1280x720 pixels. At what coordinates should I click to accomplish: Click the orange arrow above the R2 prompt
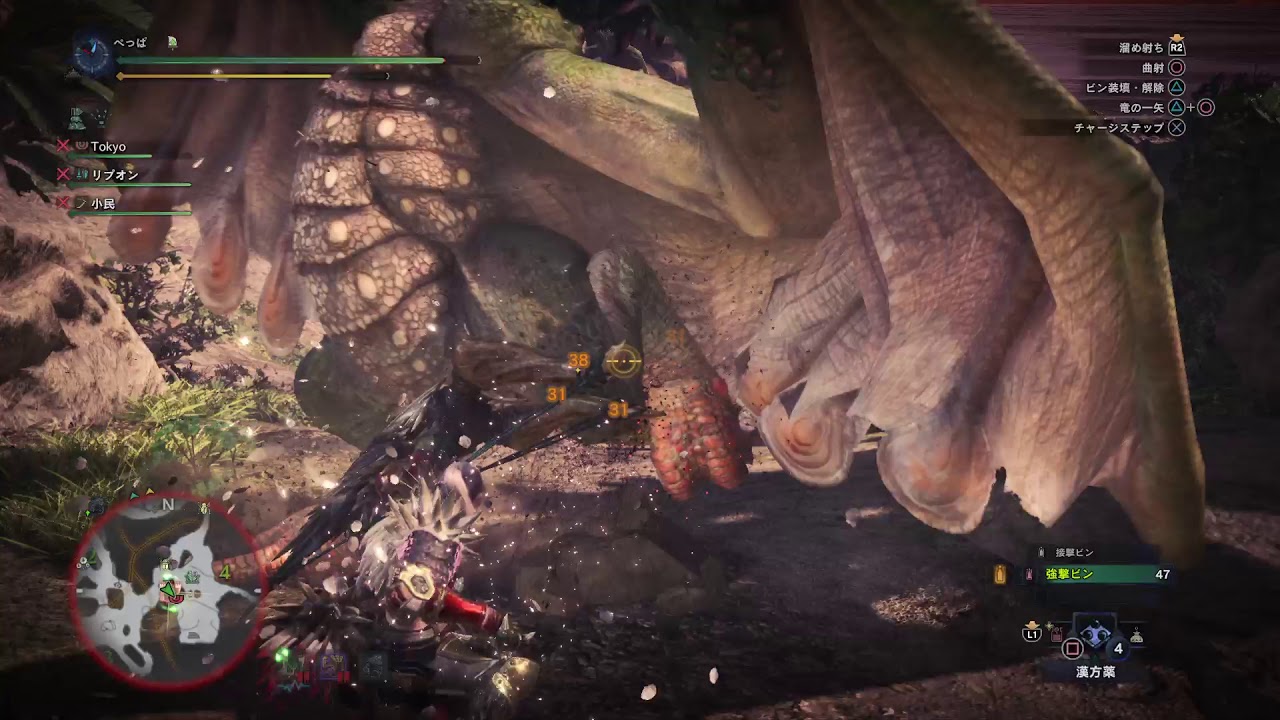pos(1178,38)
